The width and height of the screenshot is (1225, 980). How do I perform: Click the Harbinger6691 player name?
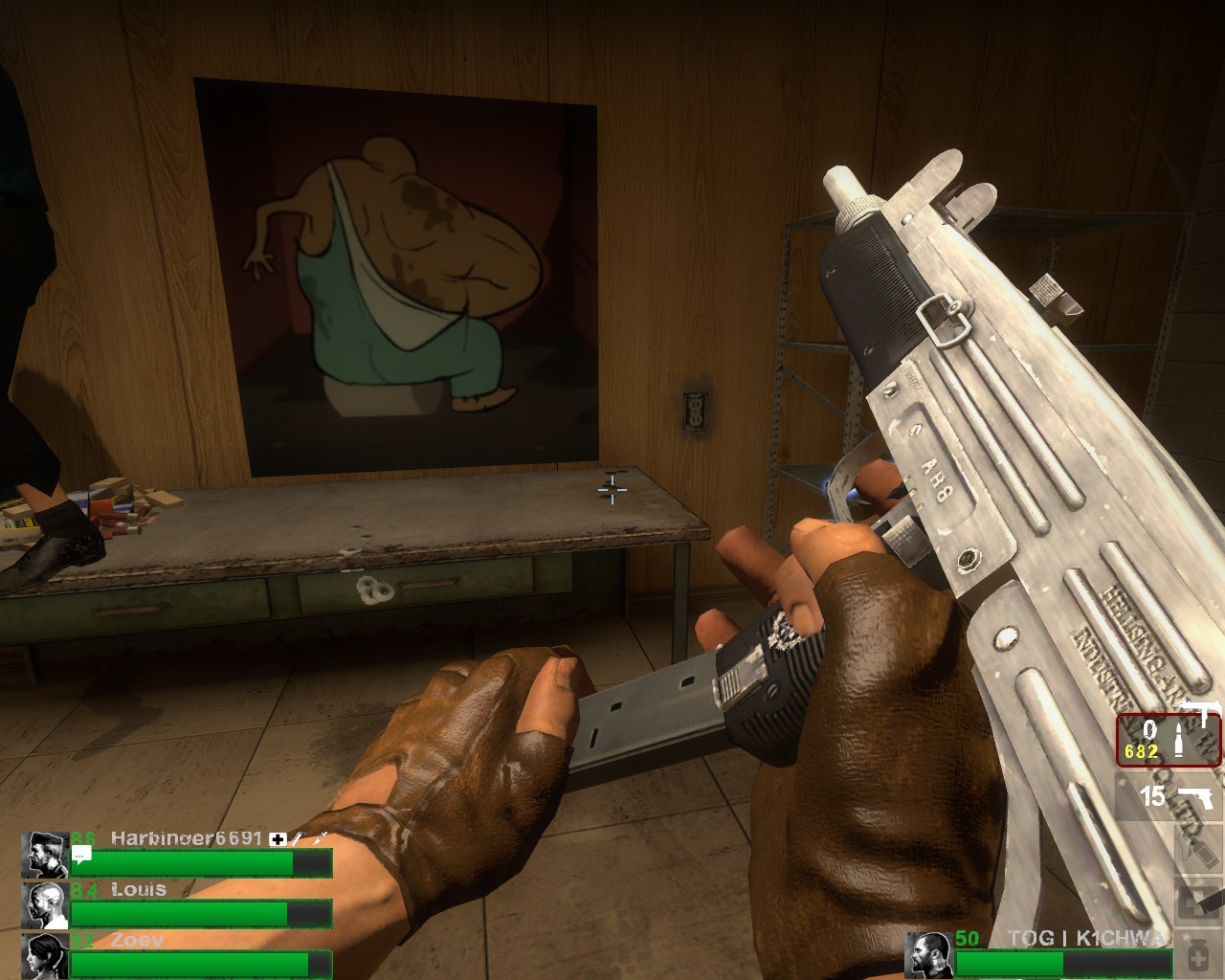click(186, 838)
